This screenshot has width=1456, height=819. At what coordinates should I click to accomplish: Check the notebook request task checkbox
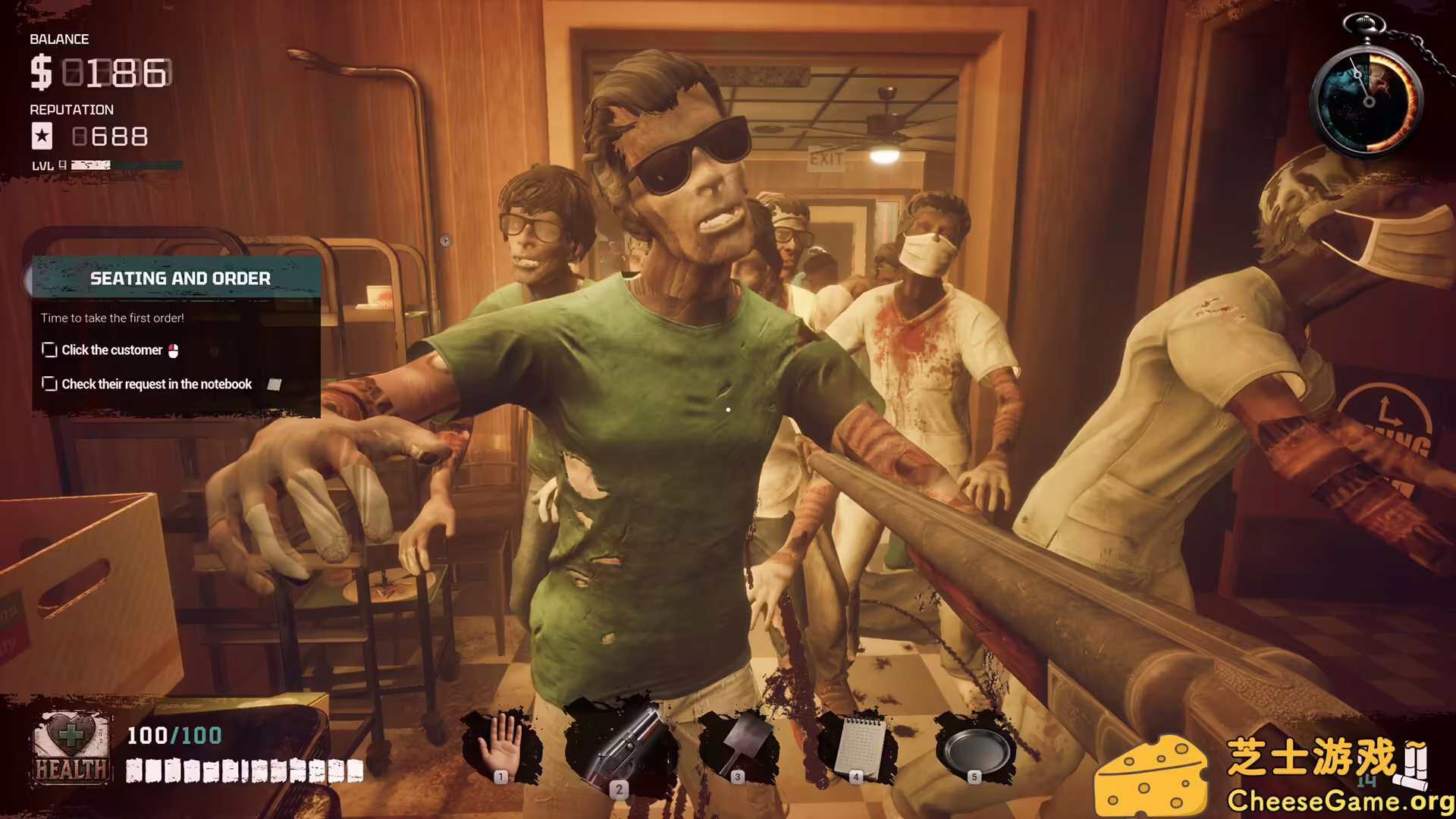point(49,384)
